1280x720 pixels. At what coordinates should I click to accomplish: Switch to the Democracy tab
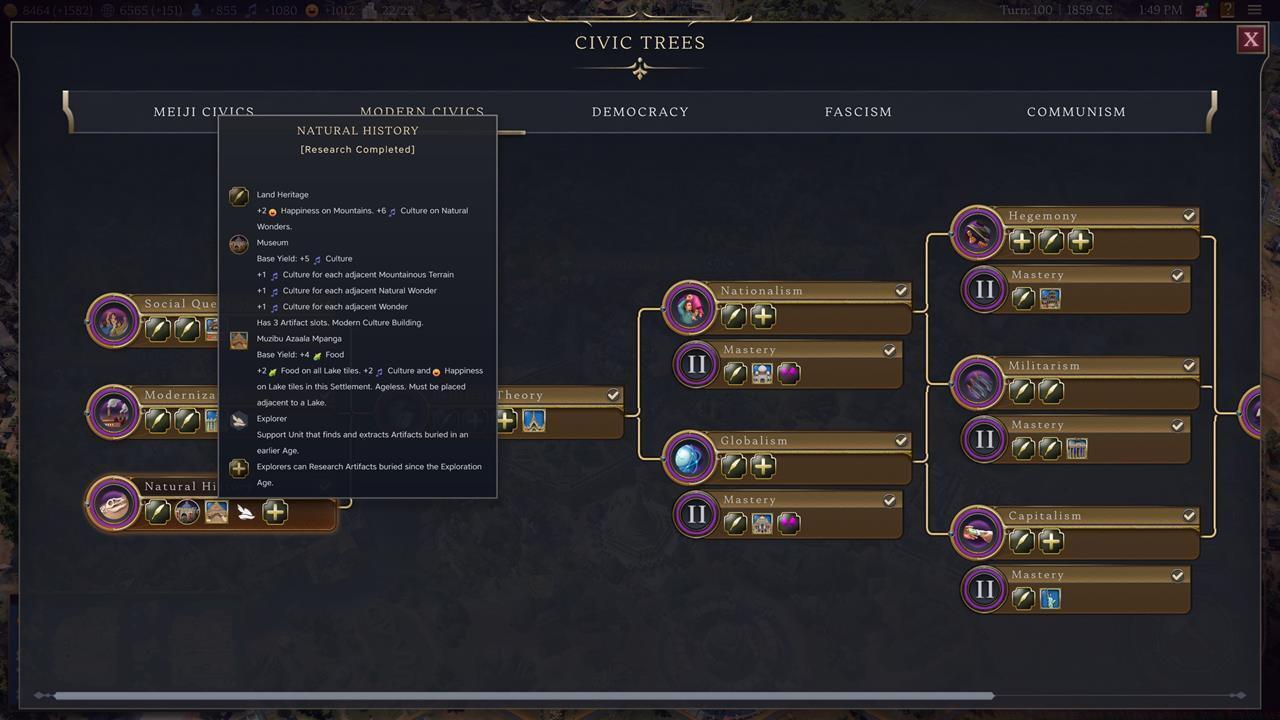pos(640,111)
